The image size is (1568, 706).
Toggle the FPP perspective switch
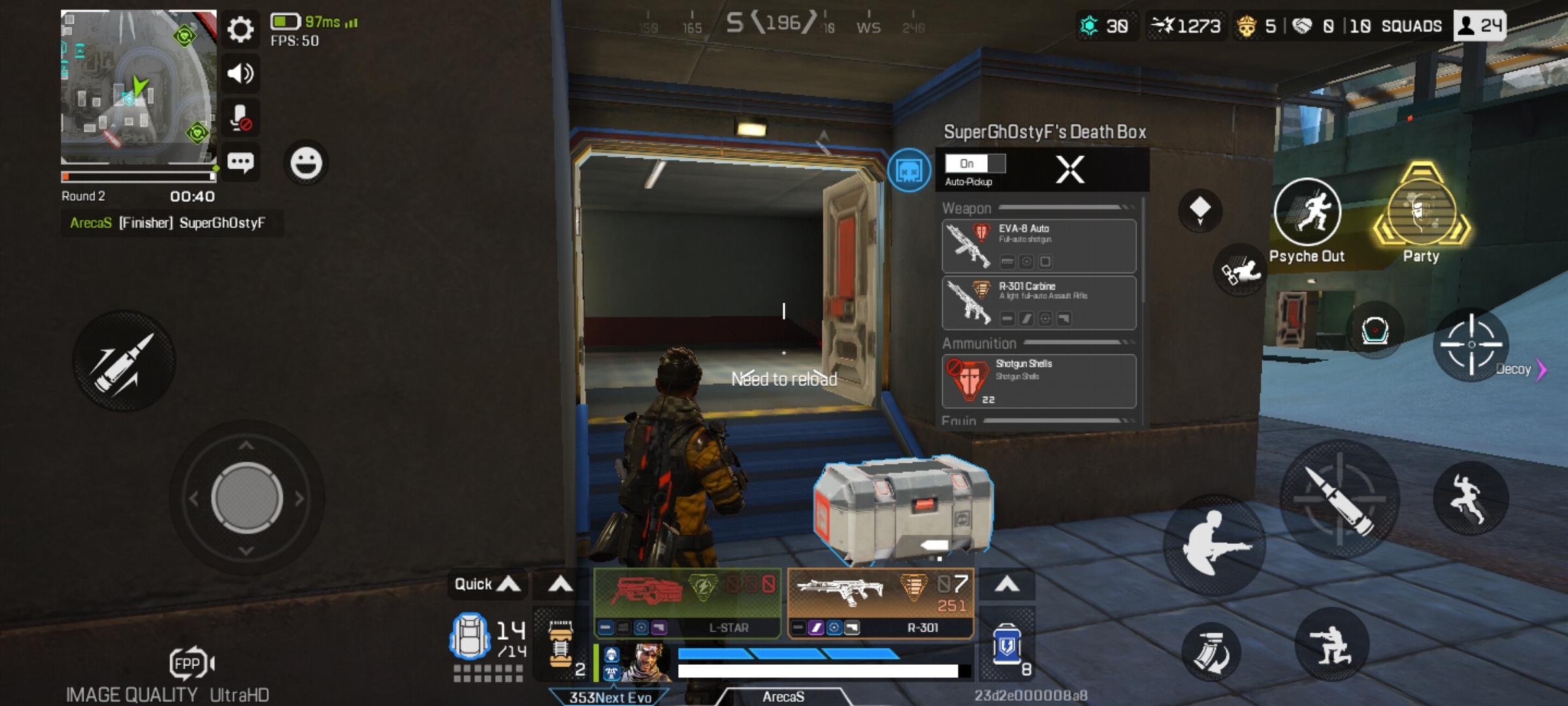(190, 661)
